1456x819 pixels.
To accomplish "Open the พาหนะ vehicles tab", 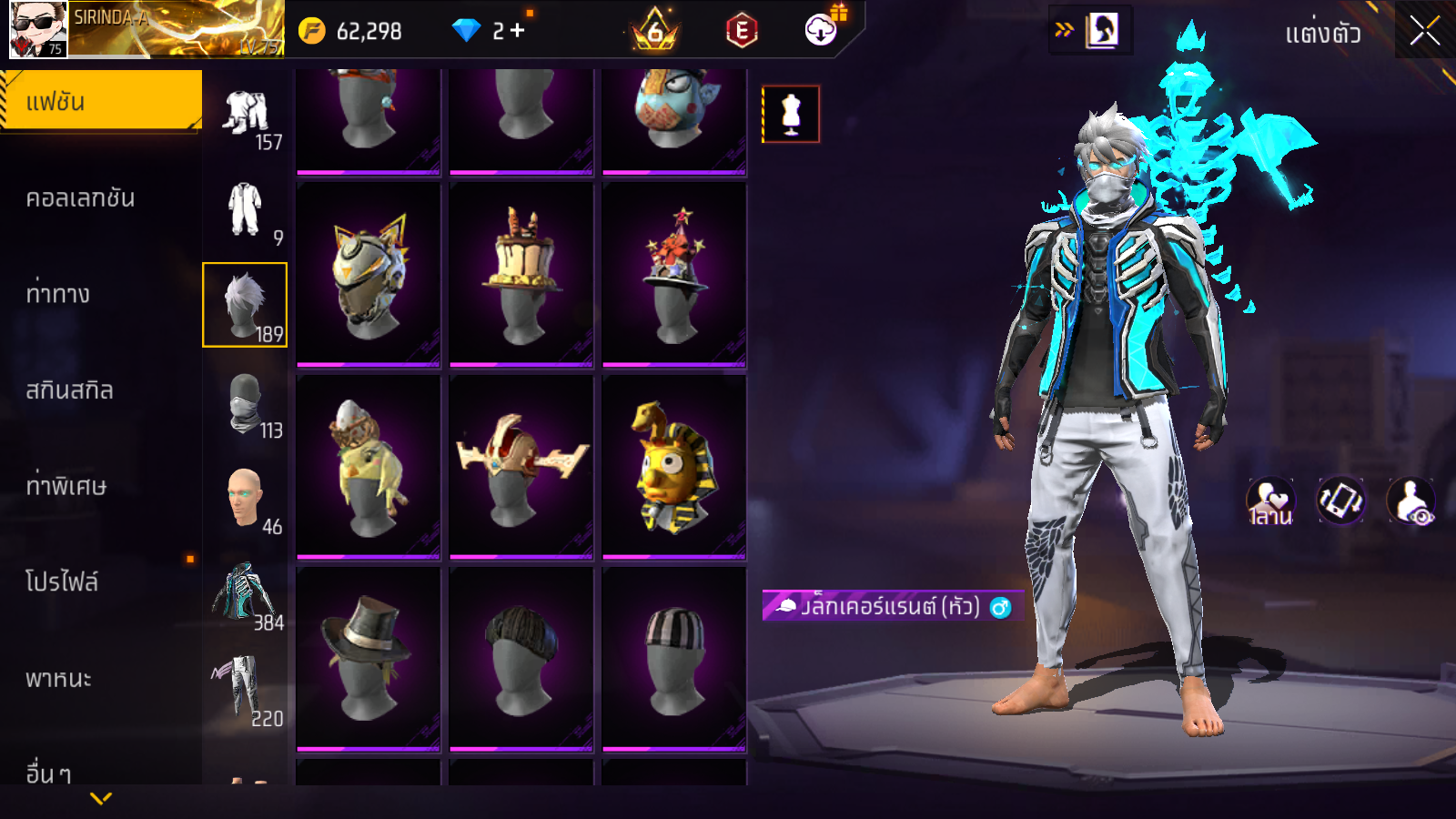I will point(59,679).
